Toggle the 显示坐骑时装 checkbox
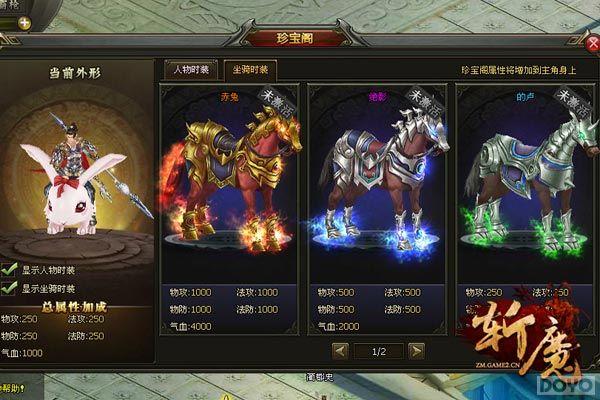600x400 pixels. tap(9, 288)
